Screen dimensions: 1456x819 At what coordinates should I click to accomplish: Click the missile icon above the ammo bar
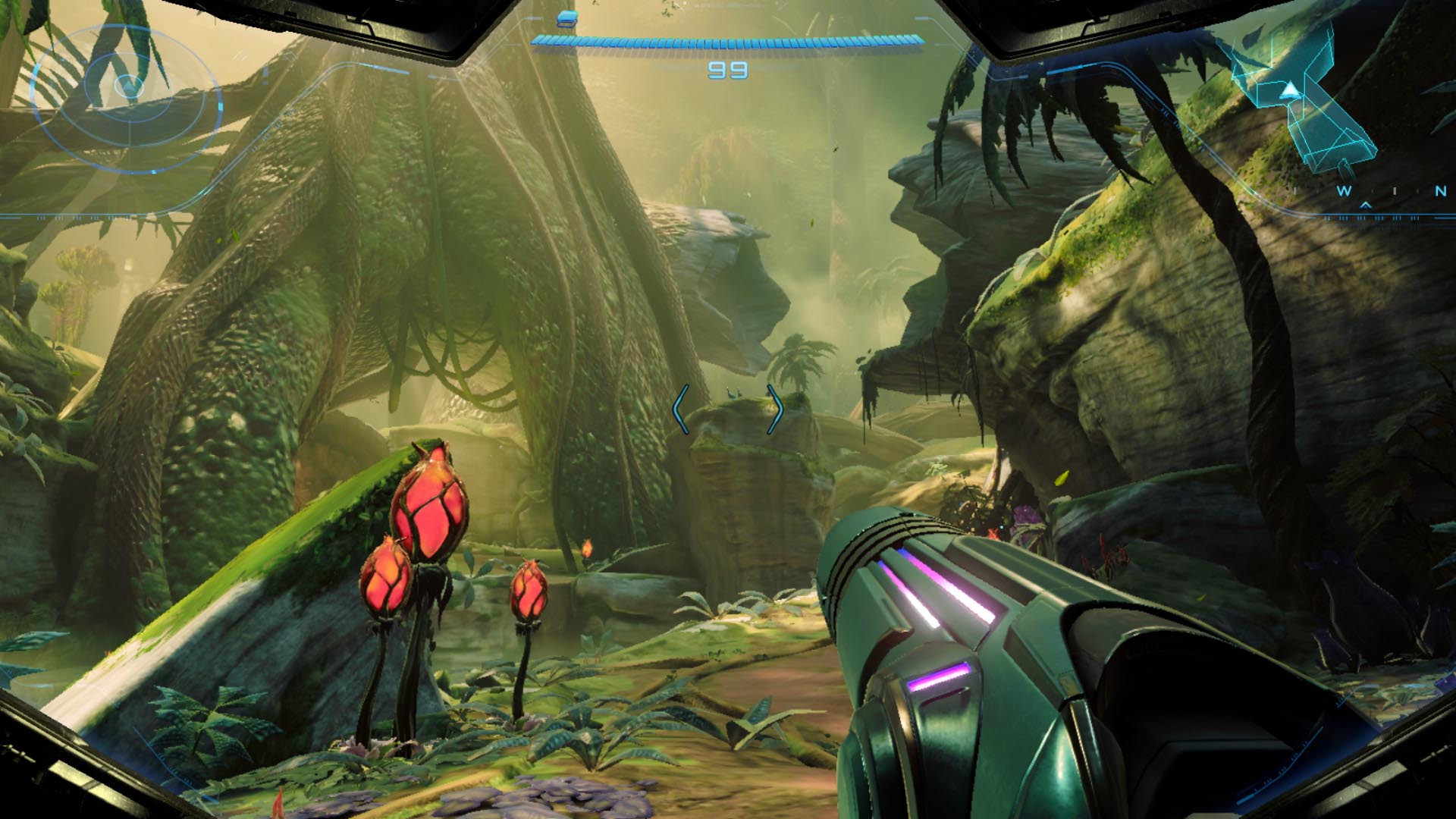click(565, 20)
